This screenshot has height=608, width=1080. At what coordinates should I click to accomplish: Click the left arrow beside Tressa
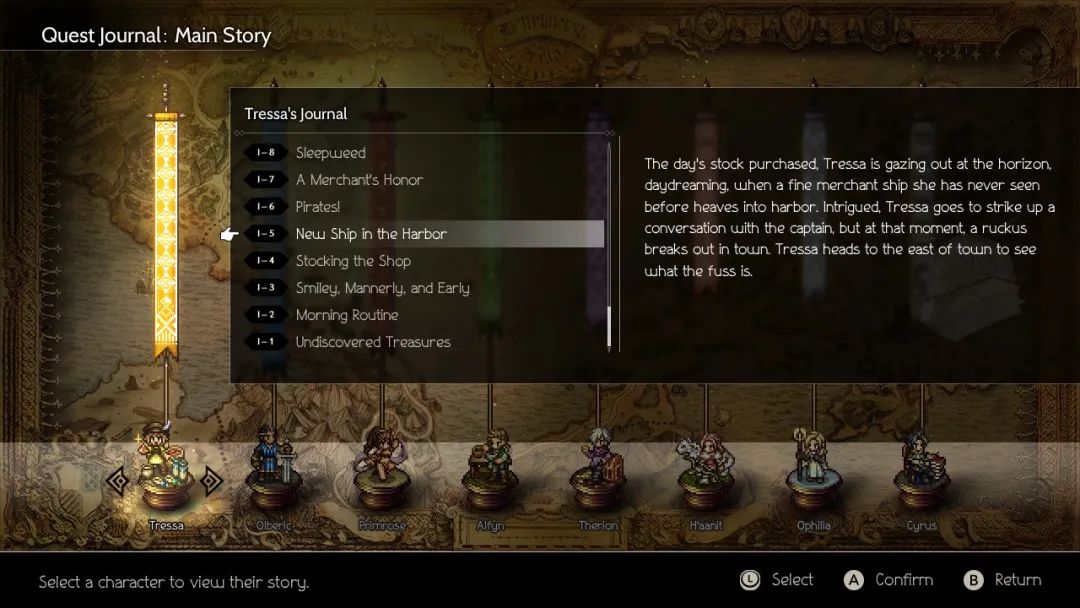click(118, 481)
